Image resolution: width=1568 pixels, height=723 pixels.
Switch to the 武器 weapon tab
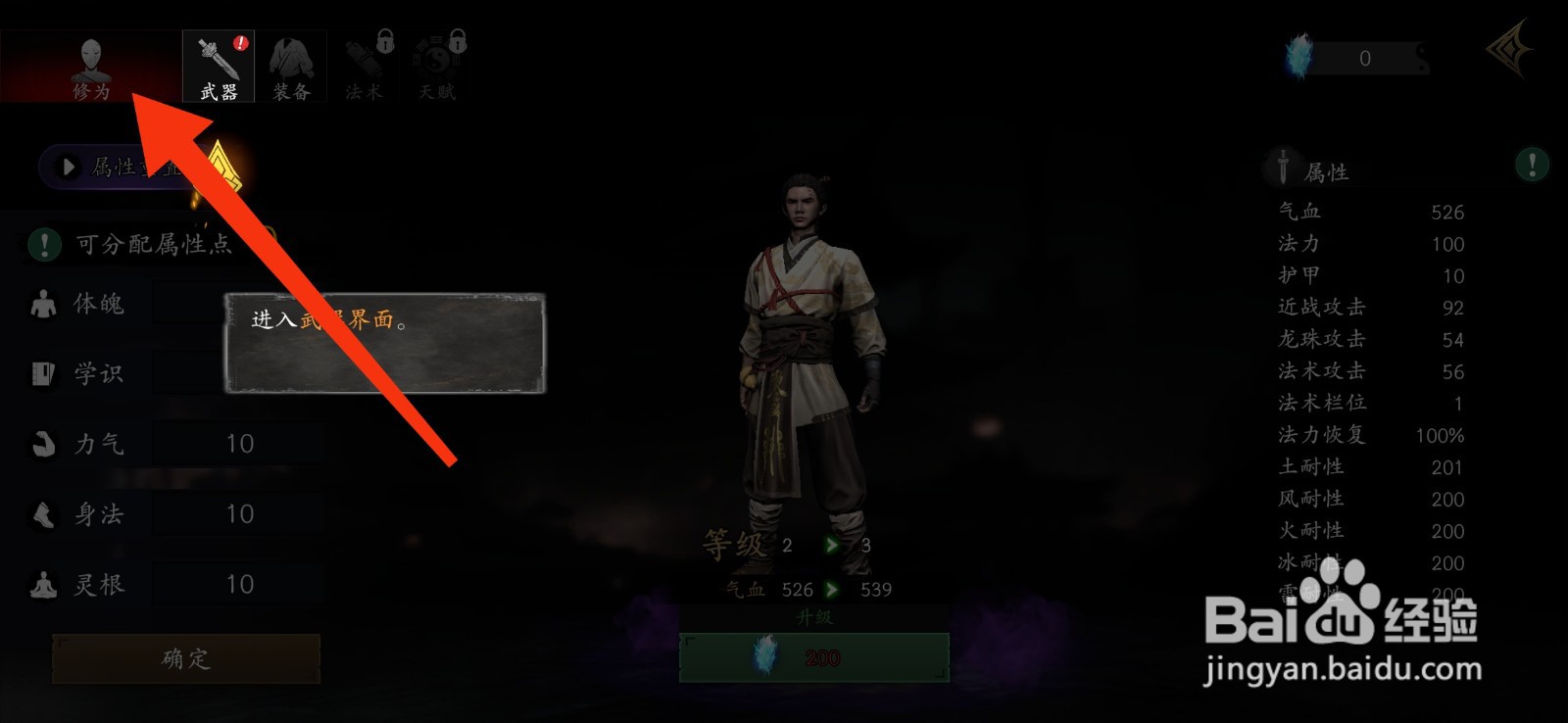(x=216, y=67)
